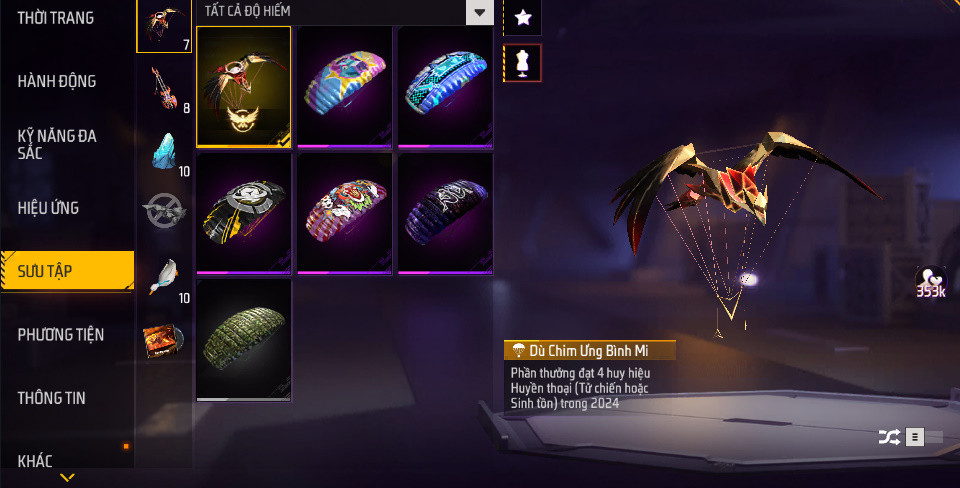Image resolution: width=960 pixels, height=488 pixels.
Task: Switch to the blue crystal subcategory
Action: pyautogui.click(x=164, y=152)
